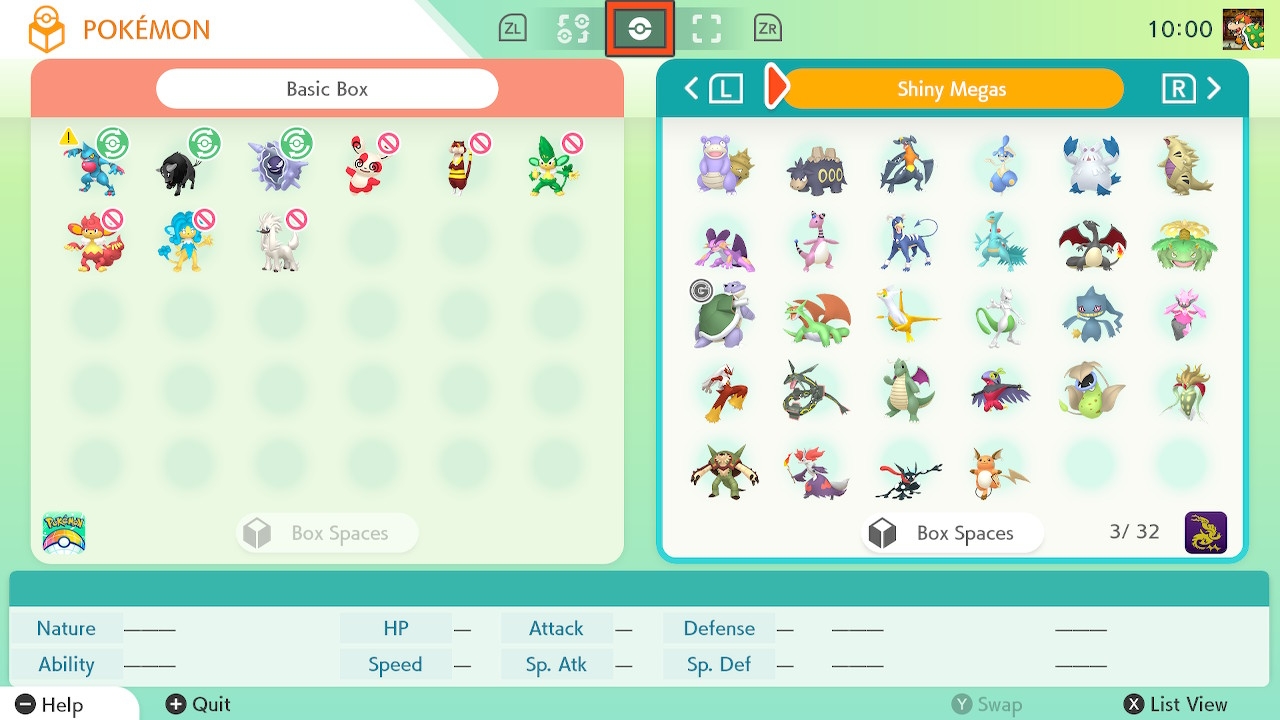Go to the next box with right arrow
The height and width of the screenshot is (720, 1280).
(1213, 89)
